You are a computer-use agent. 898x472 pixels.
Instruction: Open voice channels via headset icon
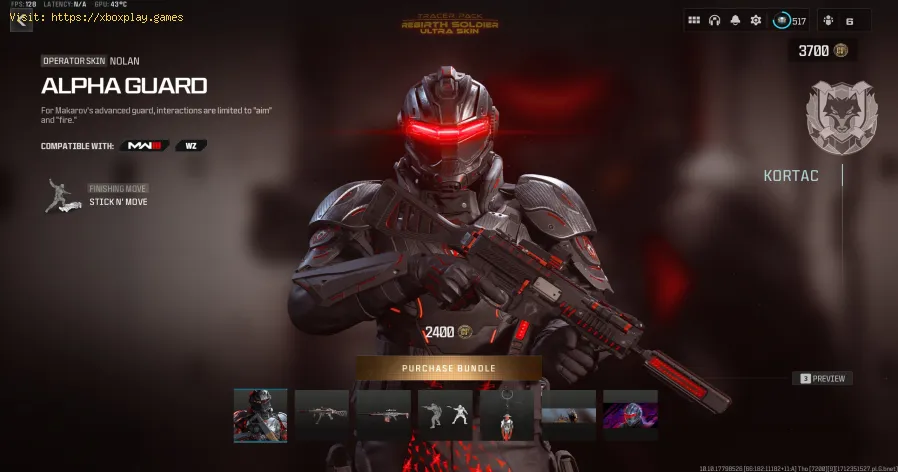[x=715, y=20]
